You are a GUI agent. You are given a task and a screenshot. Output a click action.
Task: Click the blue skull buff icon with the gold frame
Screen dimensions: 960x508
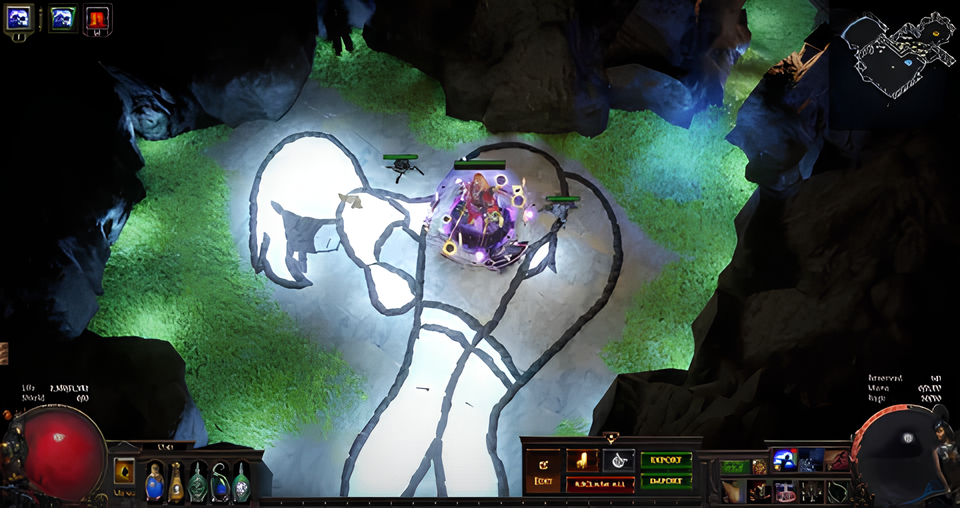(20, 17)
